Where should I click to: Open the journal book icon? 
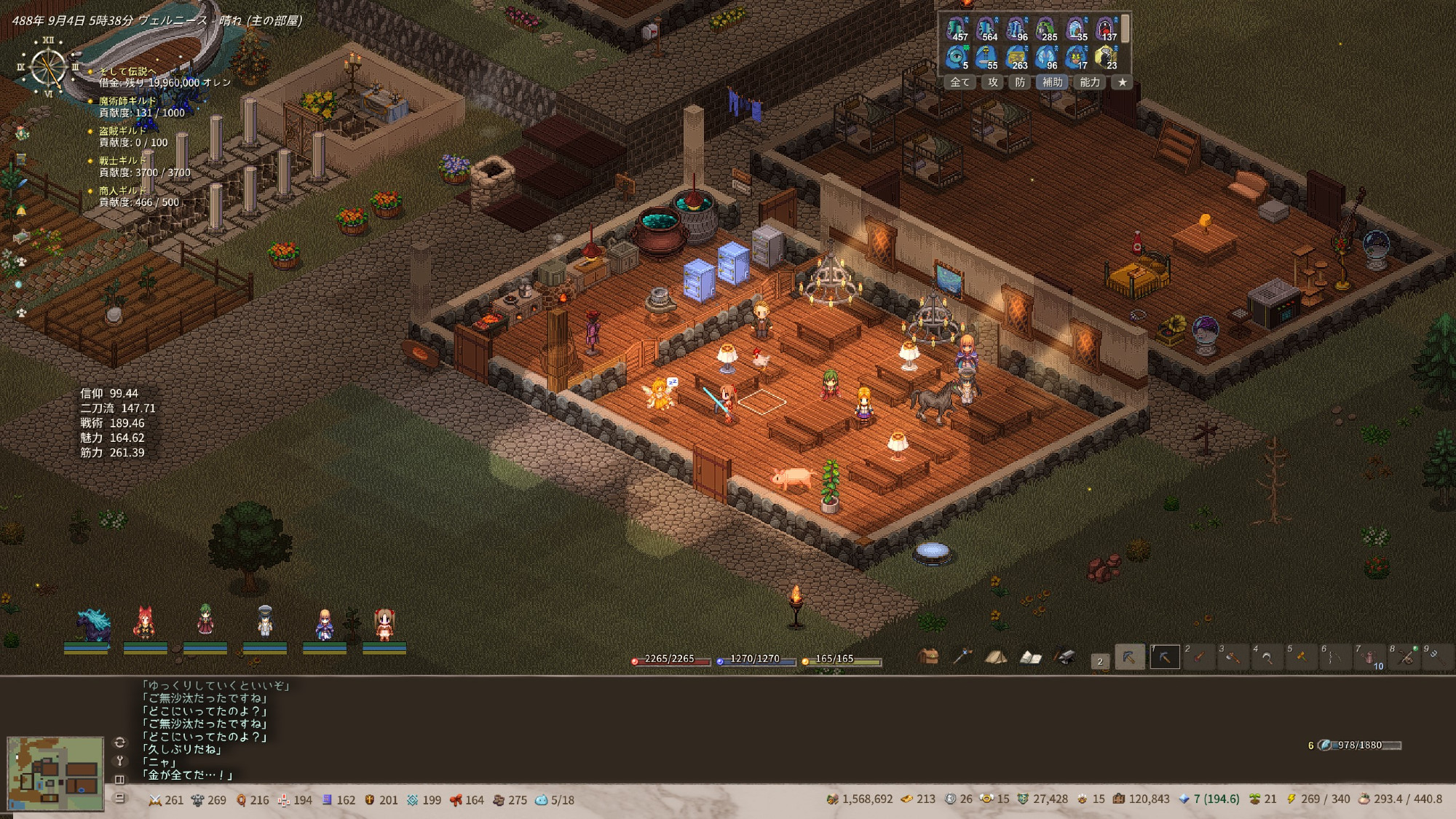click(x=1029, y=657)
